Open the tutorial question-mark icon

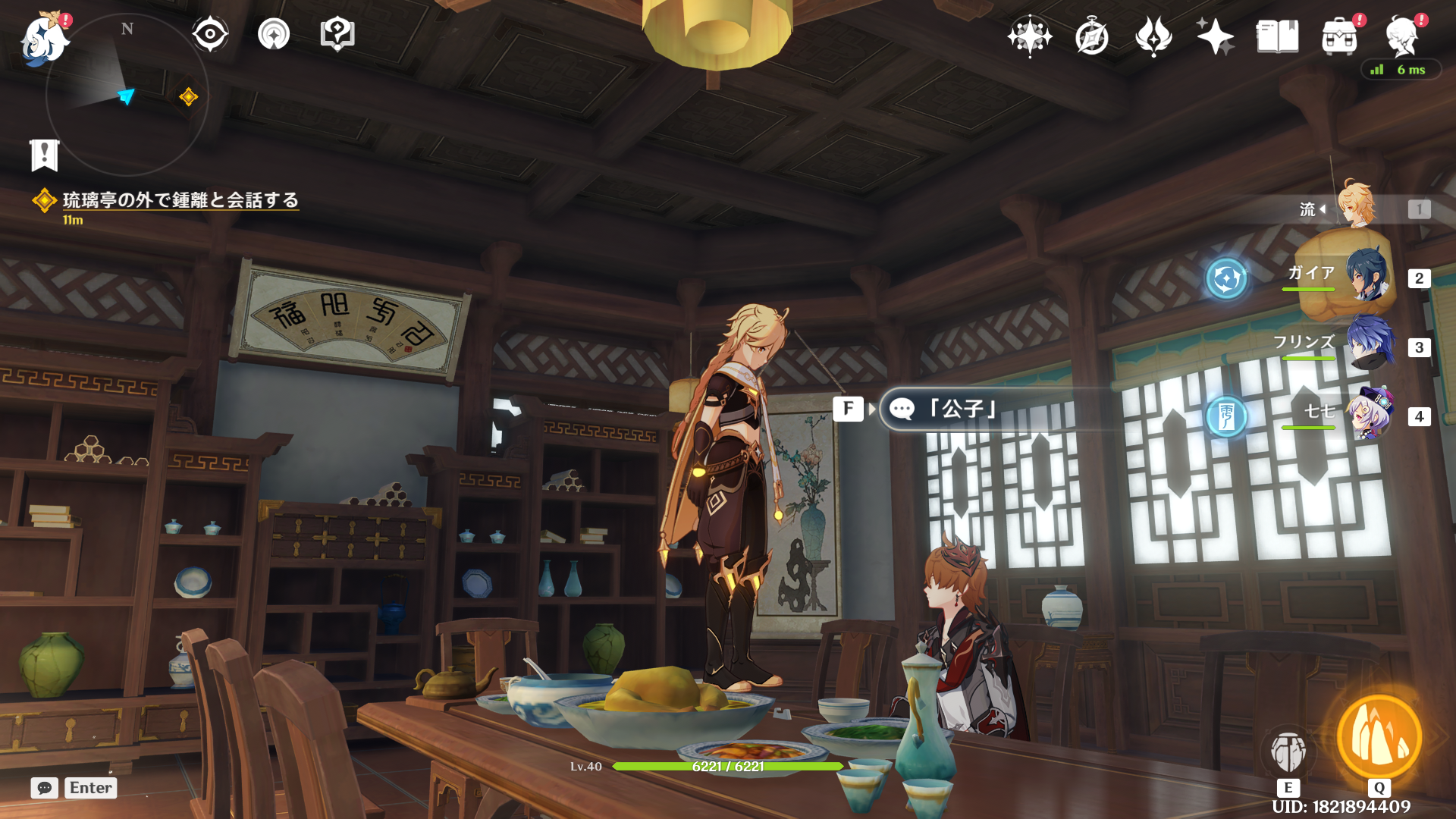(337, 34)
